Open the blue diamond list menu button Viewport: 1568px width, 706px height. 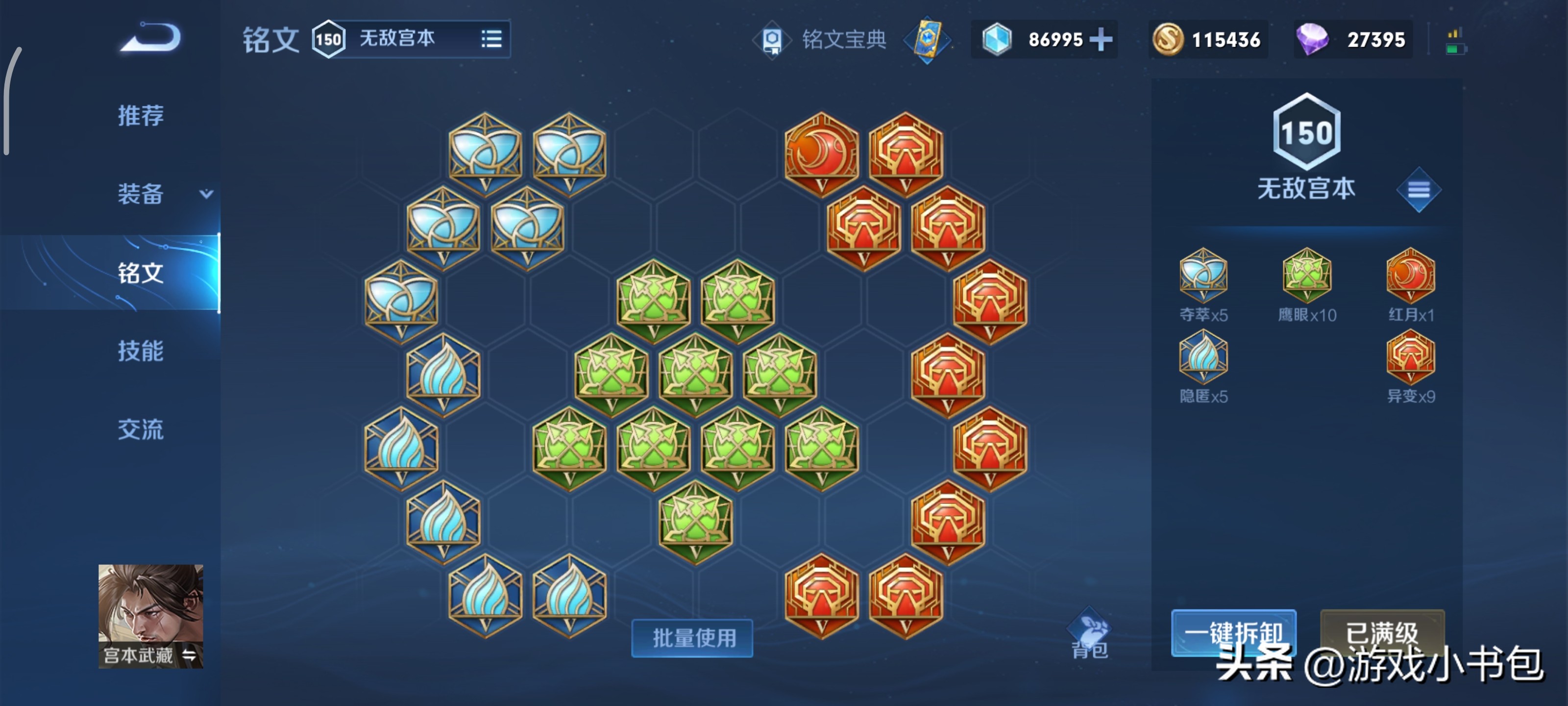[x=1418, y=190]
